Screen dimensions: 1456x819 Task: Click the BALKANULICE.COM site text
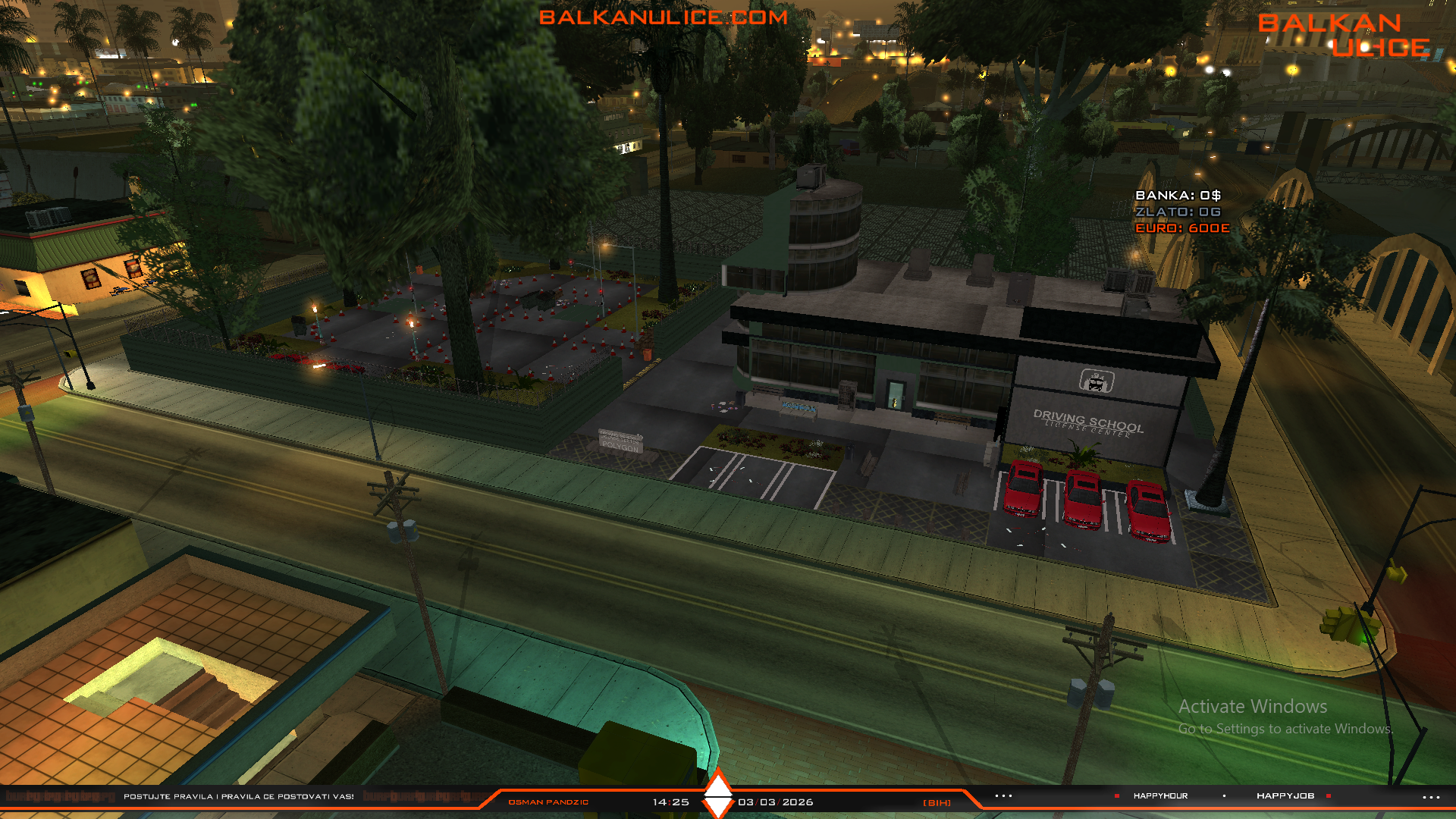pos(663,17)
